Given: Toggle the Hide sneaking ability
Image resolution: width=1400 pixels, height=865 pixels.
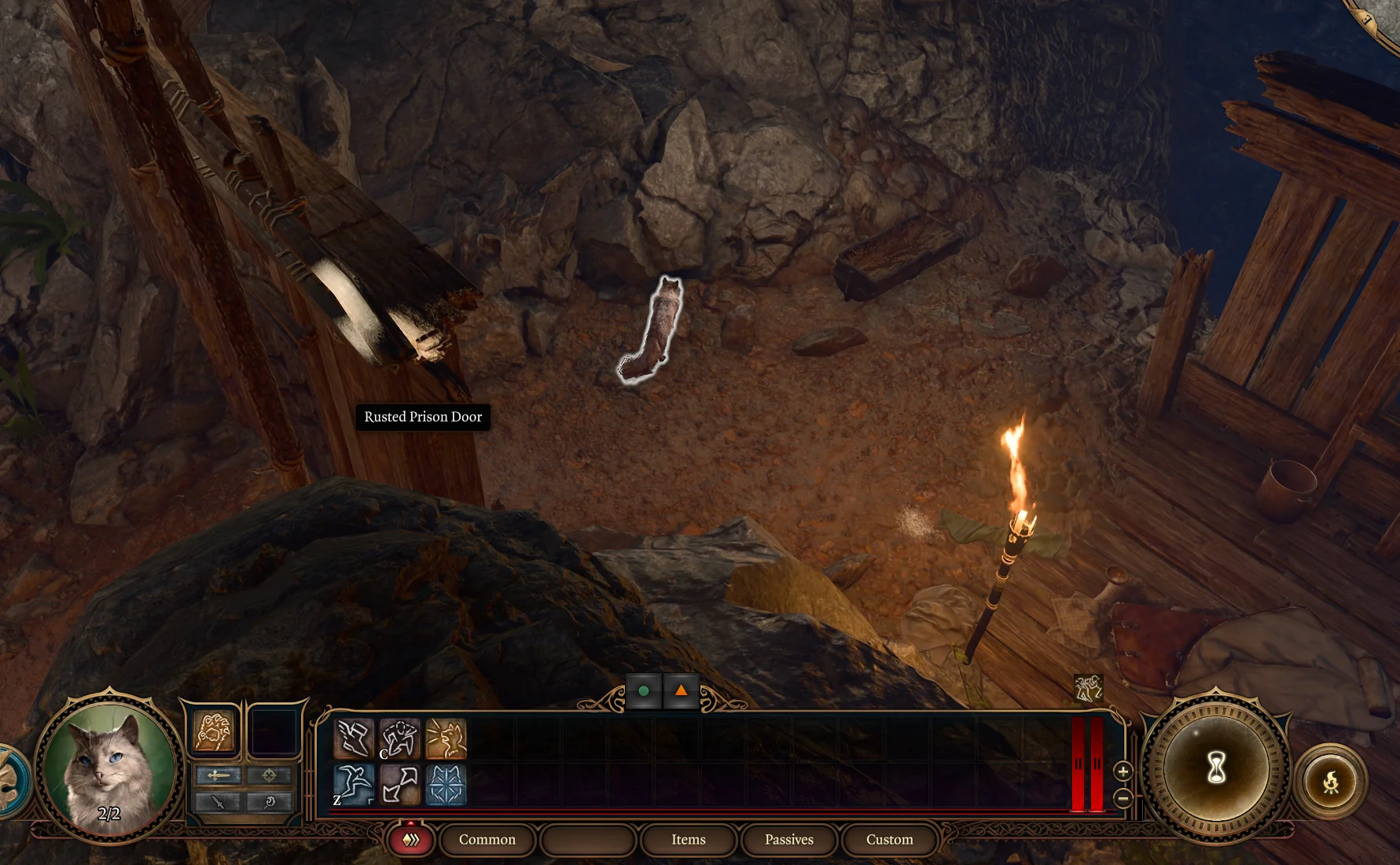Looking at the screenshot, I should tap(399, 739).
